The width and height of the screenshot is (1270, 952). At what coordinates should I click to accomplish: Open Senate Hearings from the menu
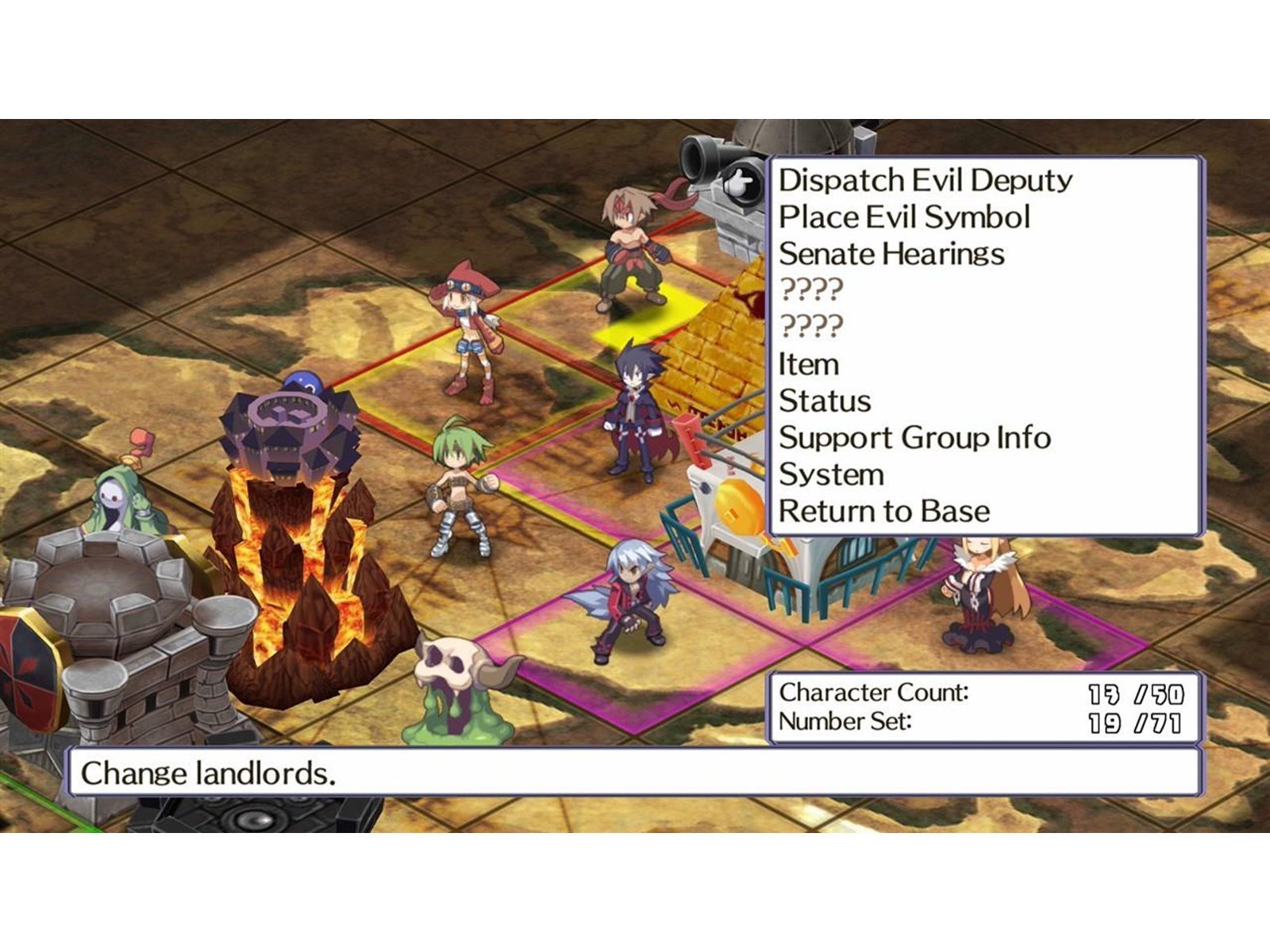point(891,254)
